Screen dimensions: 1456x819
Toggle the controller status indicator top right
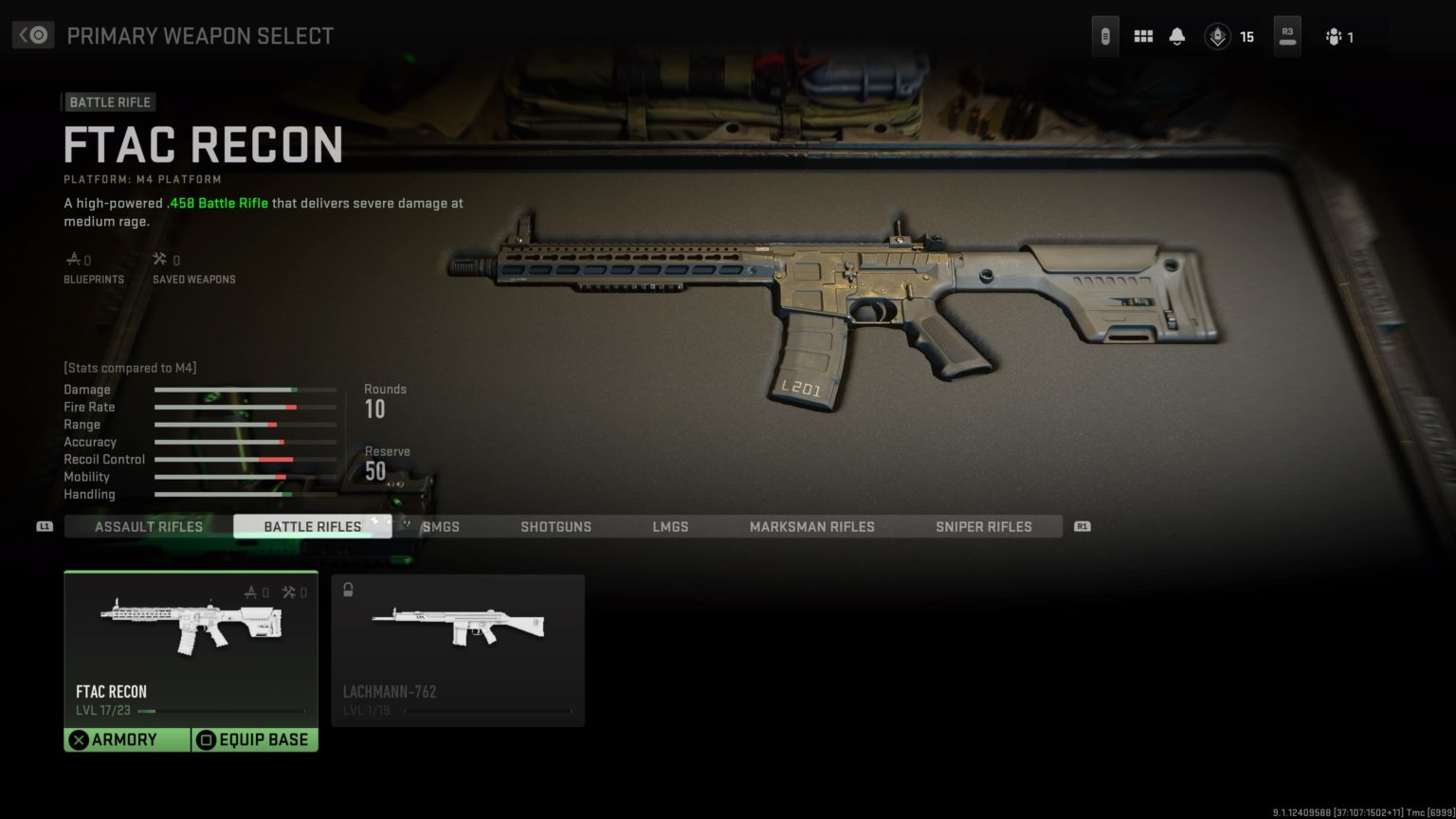click(1104, 34)
